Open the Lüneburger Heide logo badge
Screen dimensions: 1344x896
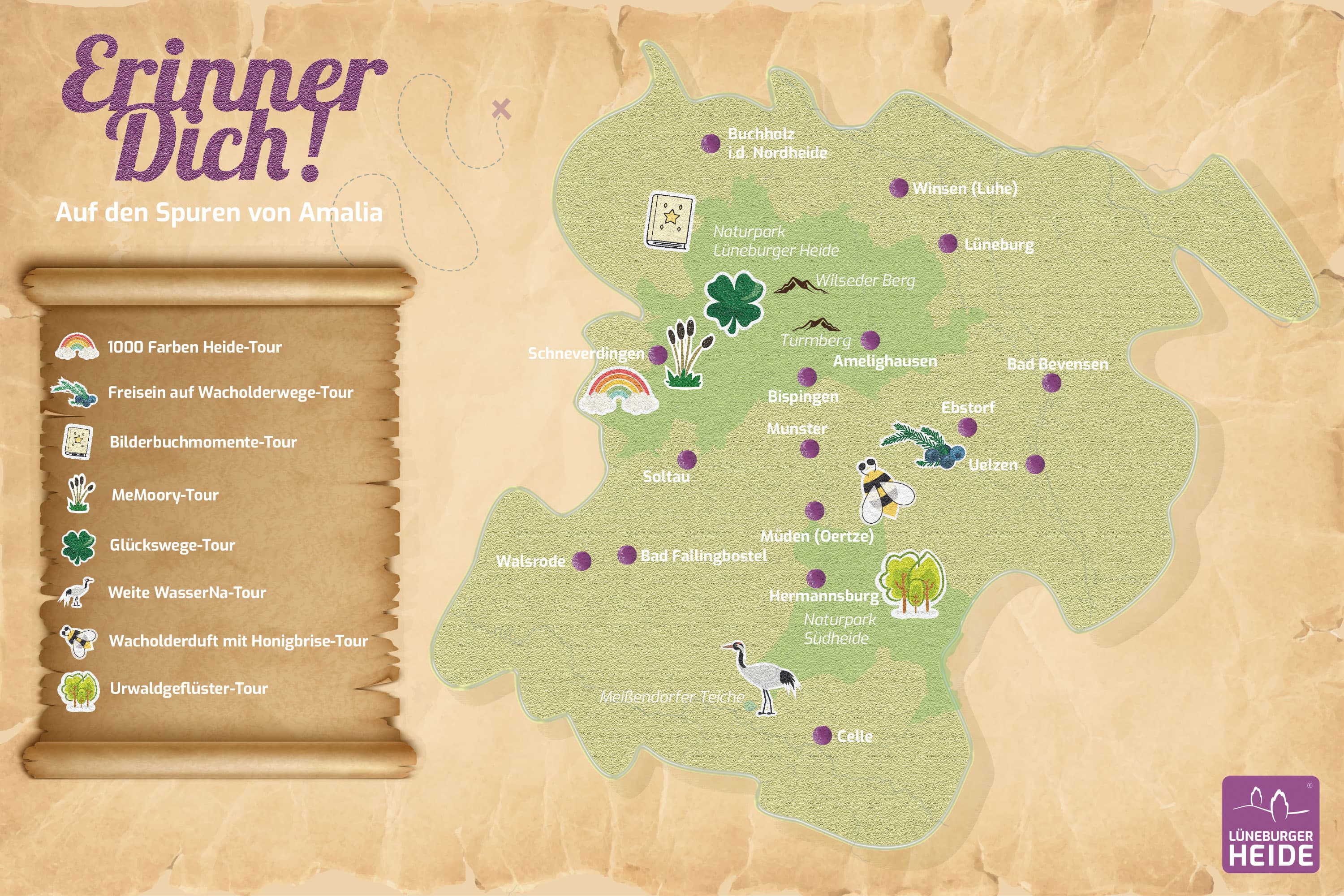[x=1270, y=824]
